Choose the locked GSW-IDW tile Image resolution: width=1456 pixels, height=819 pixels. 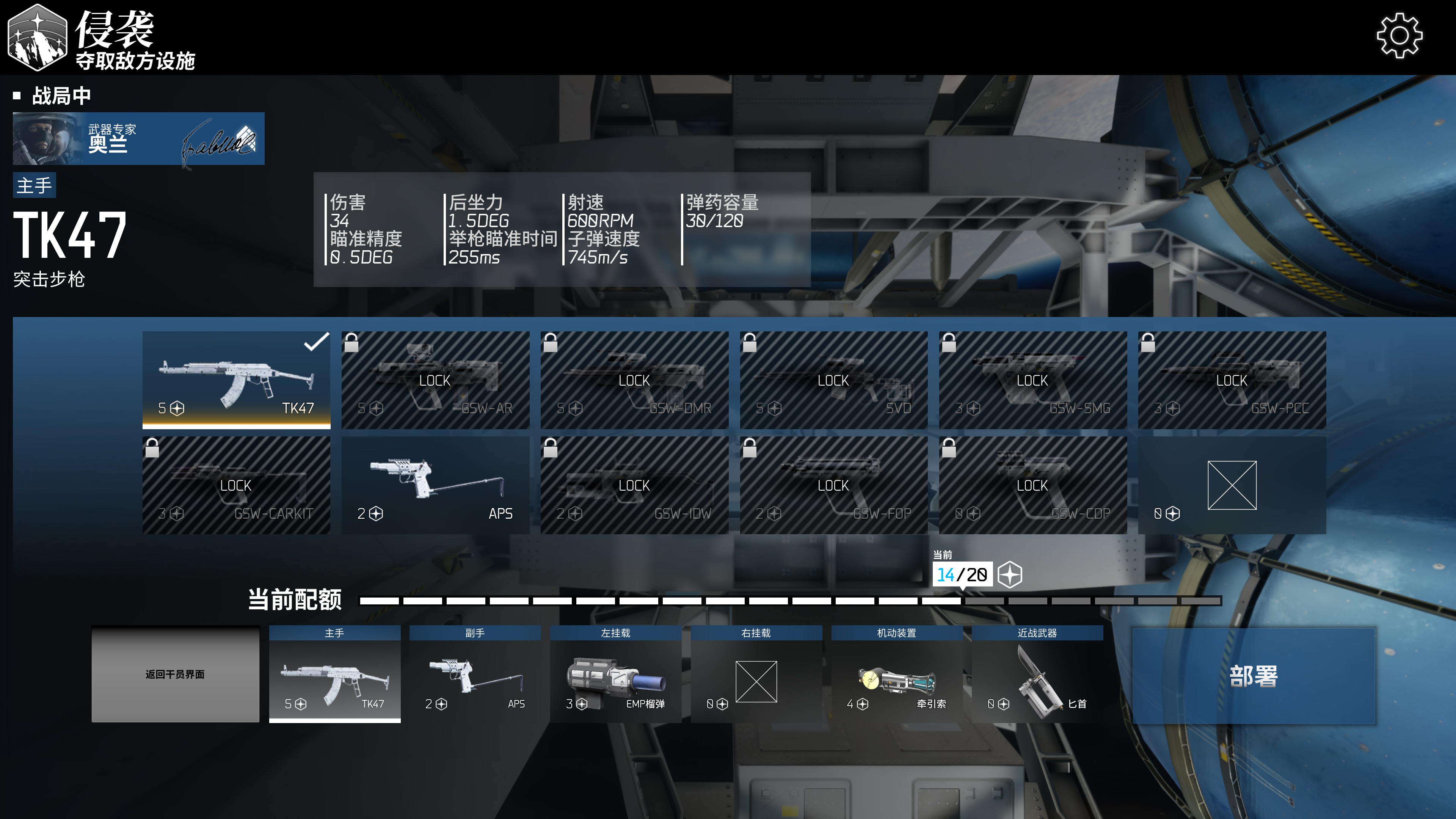click(634, 485)
